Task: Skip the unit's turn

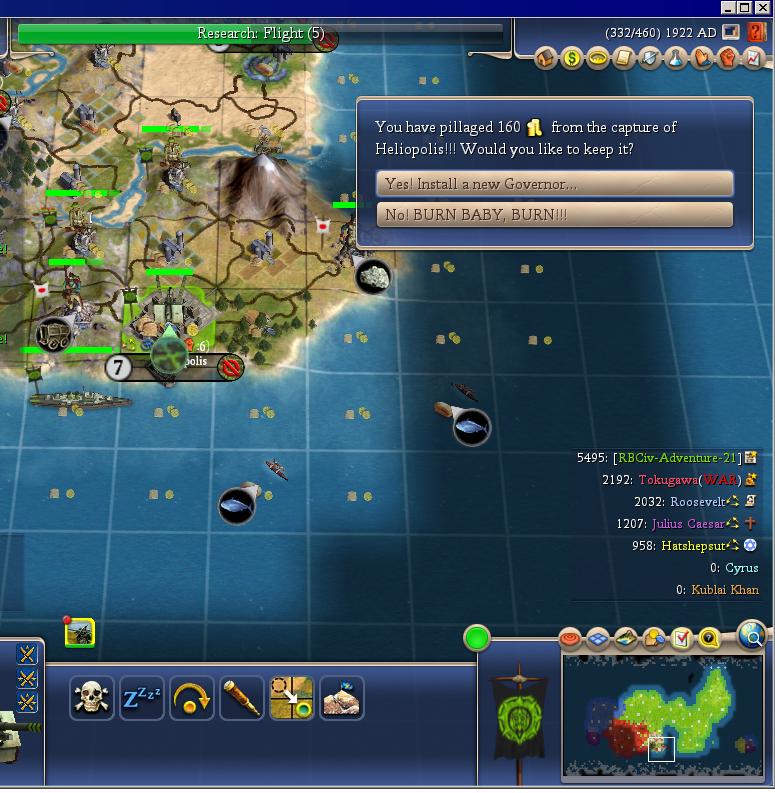Action: [x=192, y=698]
